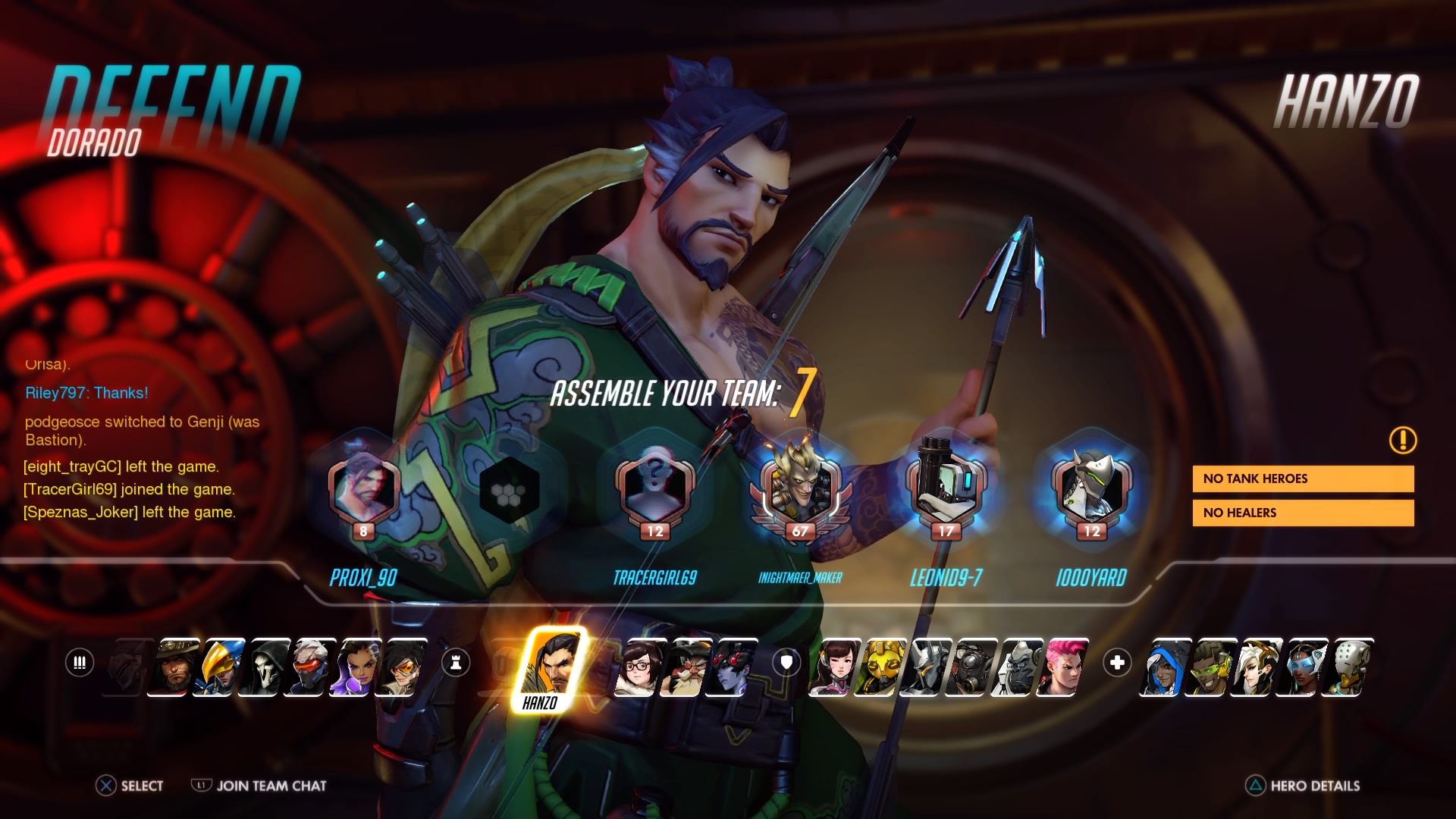Select Mercy's hero portrait

(x=1255, y=667)
